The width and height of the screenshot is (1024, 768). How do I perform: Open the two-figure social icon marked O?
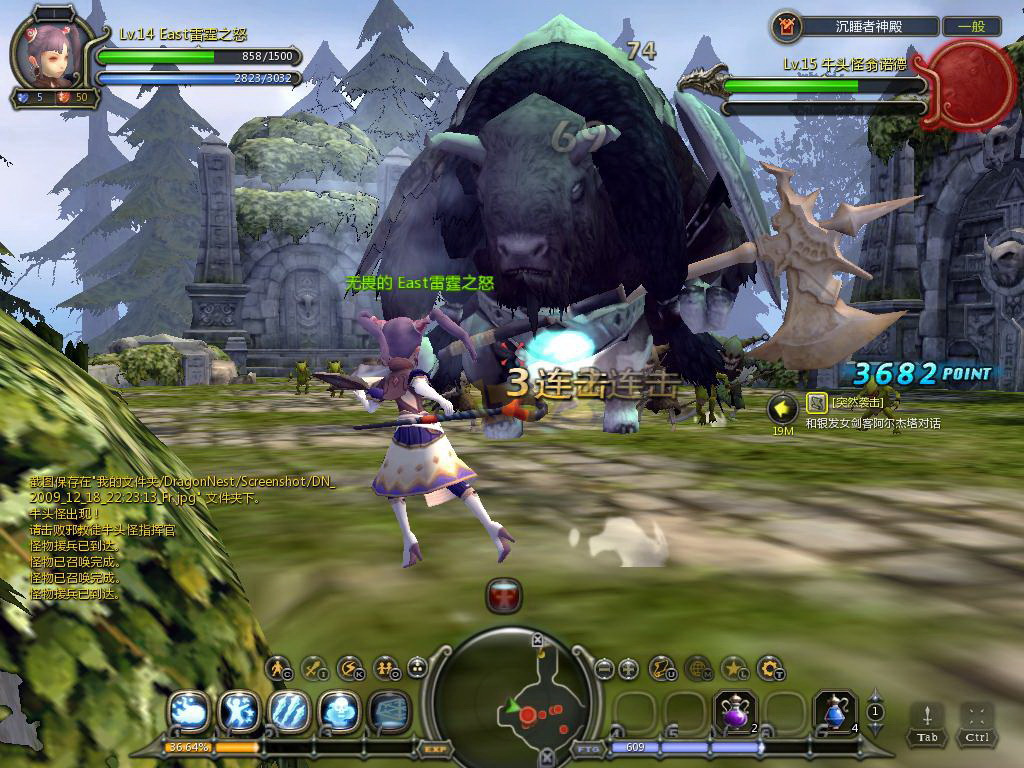click(x=384, y=667)
